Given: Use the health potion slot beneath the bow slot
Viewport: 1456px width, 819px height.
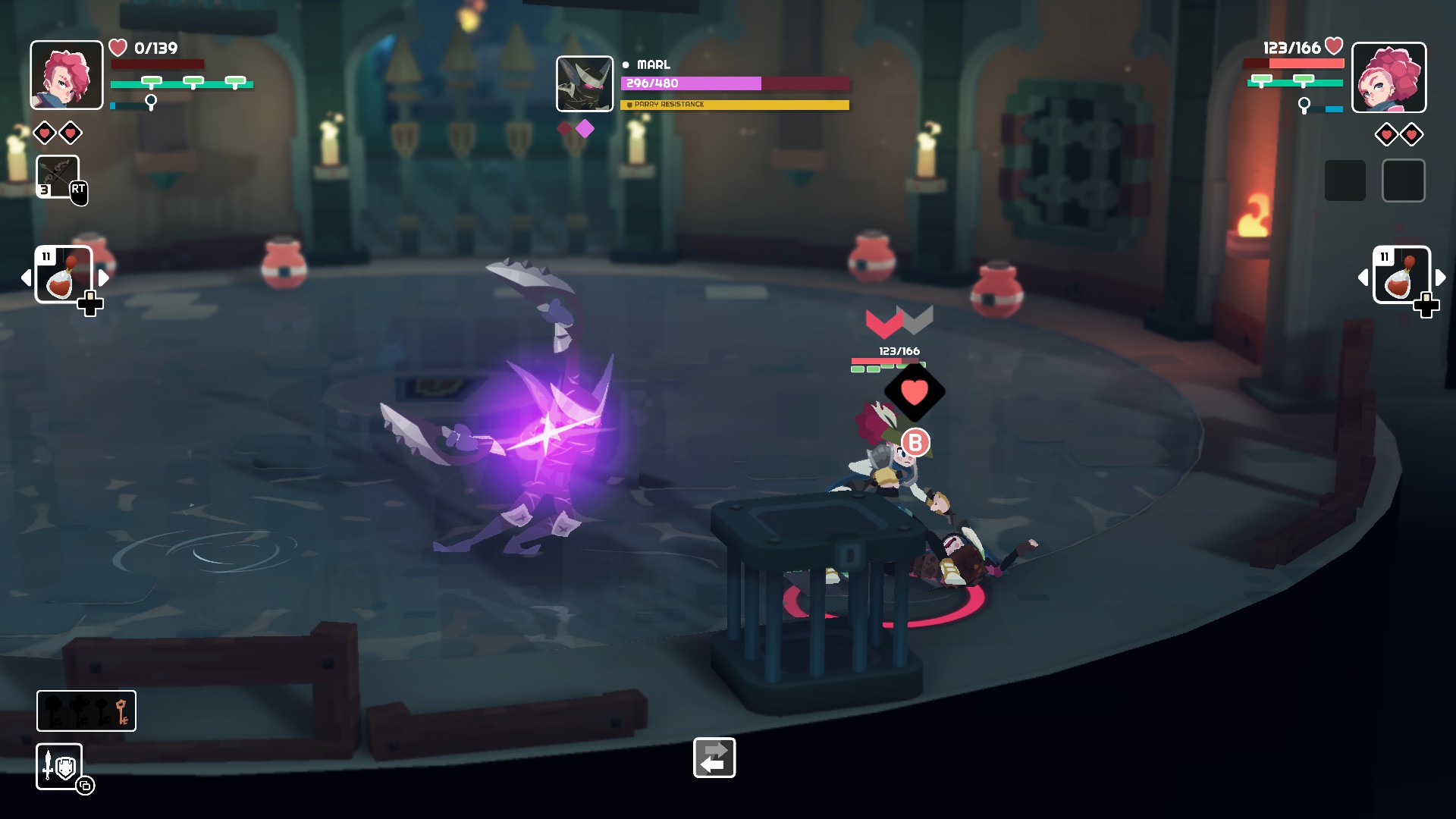Looking at the screenshot, I should [64, 275].
